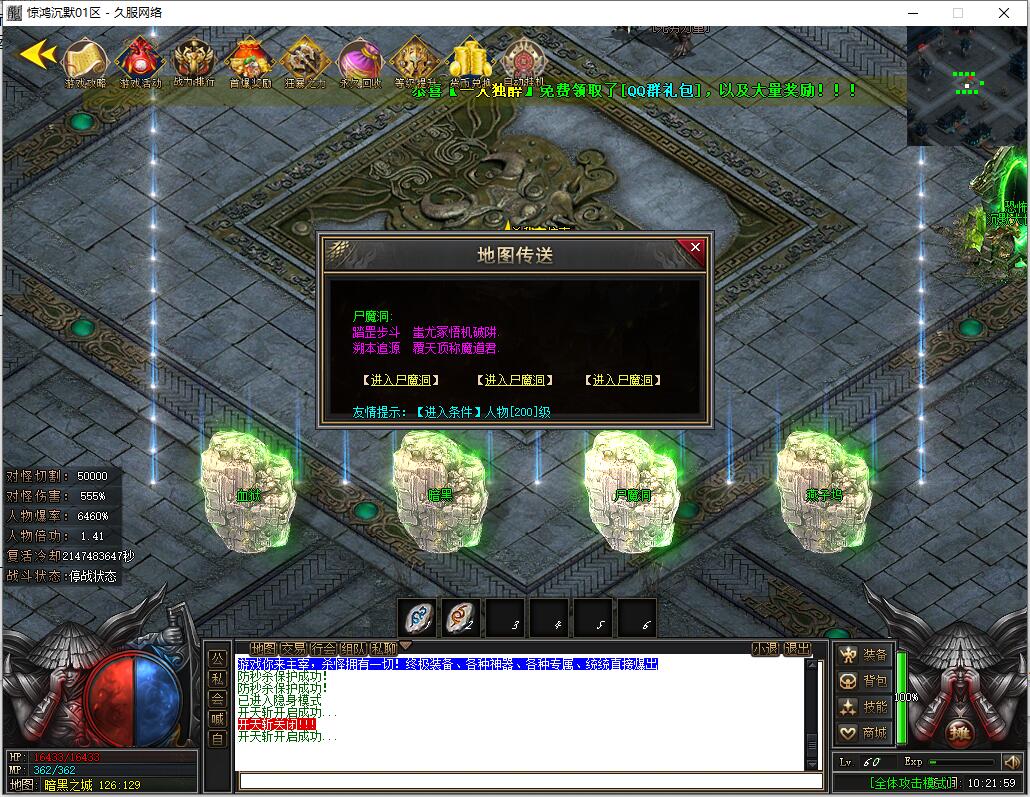The width and height of the screenshot is (1030, 797).
Task: Open the 首爆奖励 reward bag
Action: [249, 62]
